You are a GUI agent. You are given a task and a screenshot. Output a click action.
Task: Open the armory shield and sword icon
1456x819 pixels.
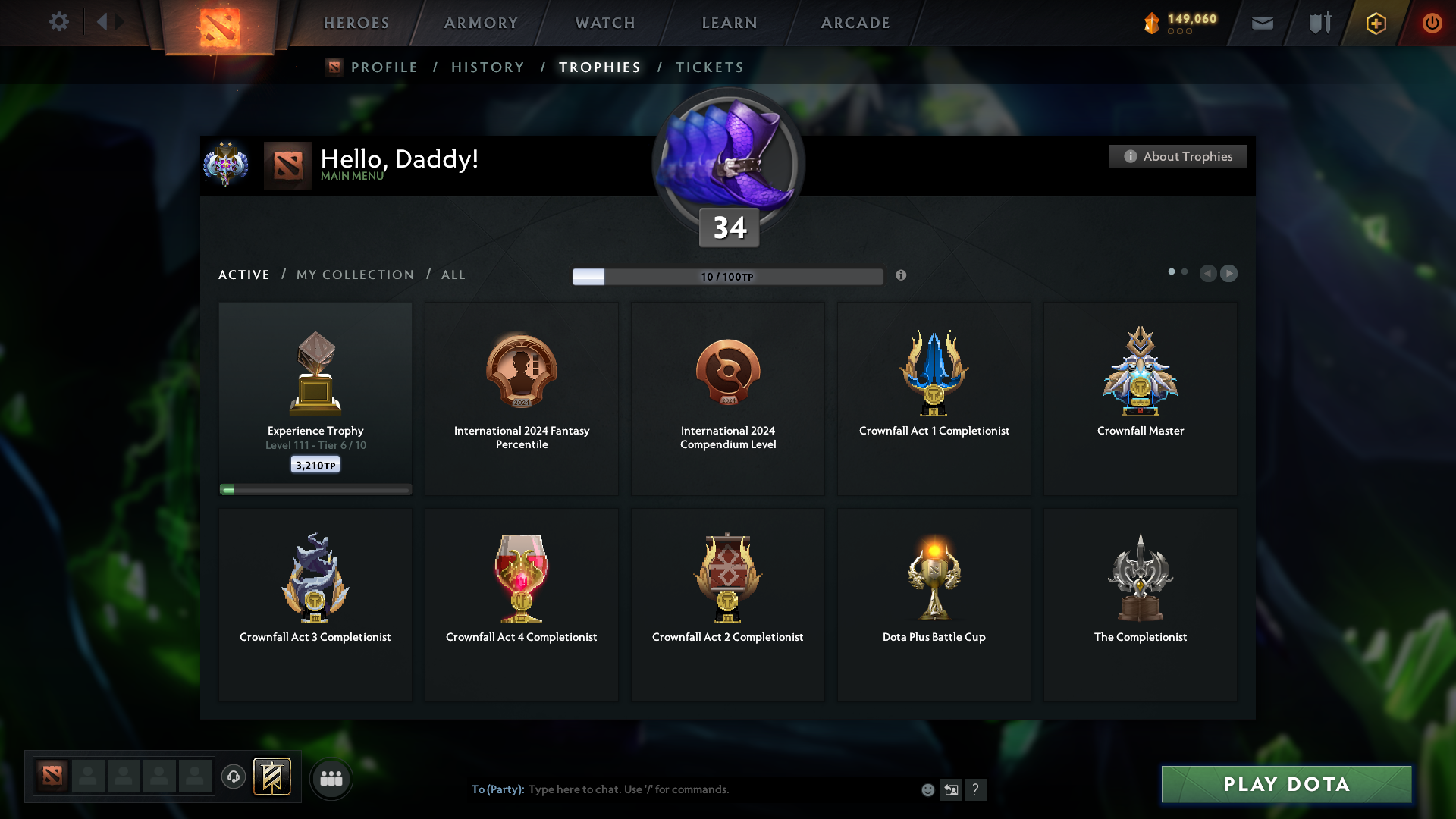[x=1319, y=23]
